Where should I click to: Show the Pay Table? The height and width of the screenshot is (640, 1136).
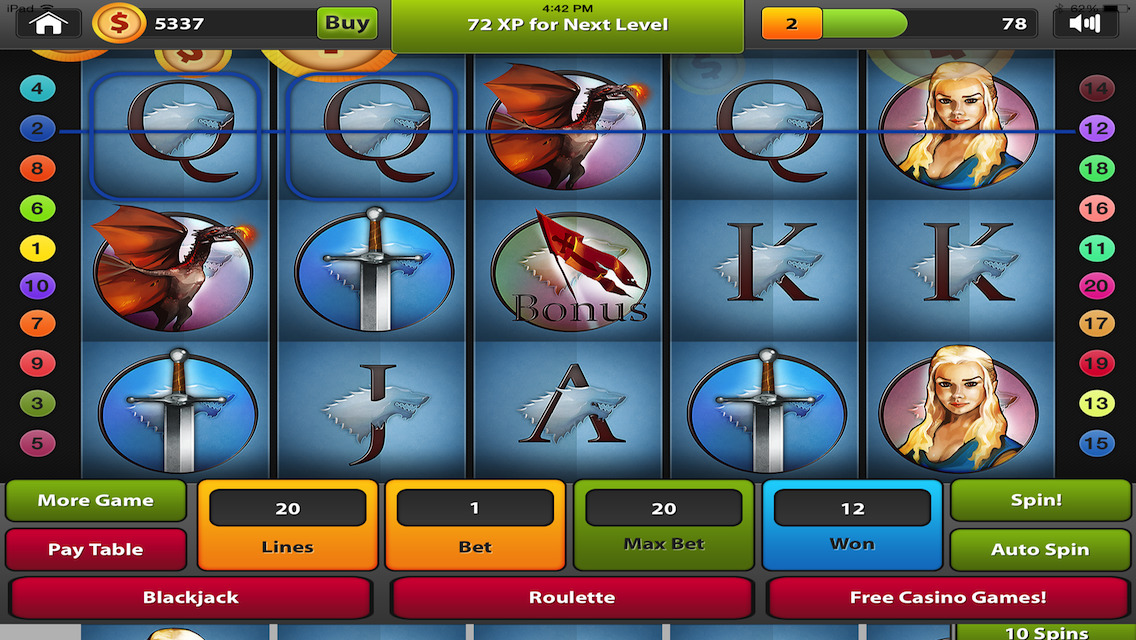click(x=96, y=549)
